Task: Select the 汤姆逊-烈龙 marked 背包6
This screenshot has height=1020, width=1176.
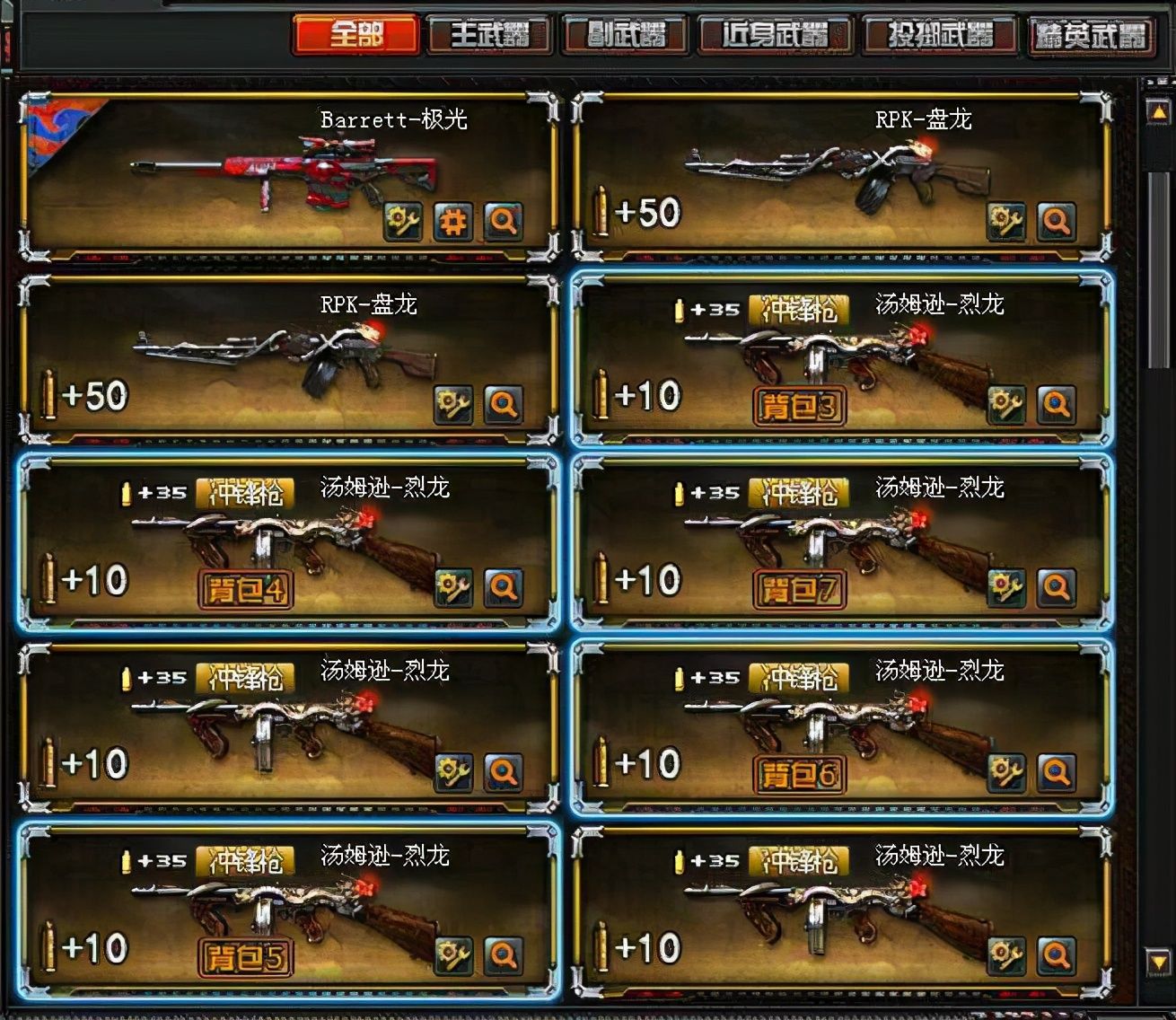Action: click(841, 726)
